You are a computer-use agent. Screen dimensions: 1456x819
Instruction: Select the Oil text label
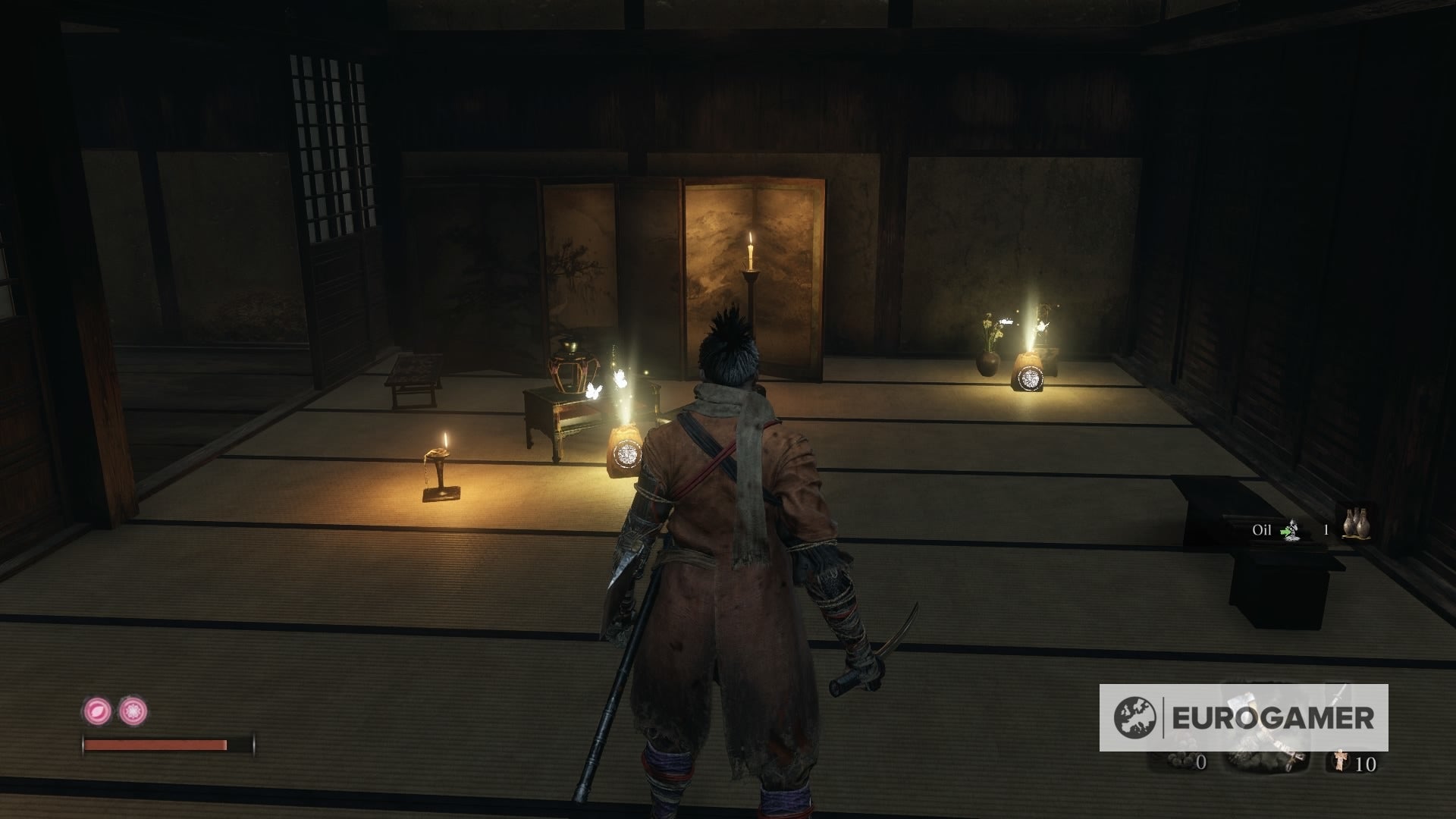pyautogui.click(x=1262, y=529)
